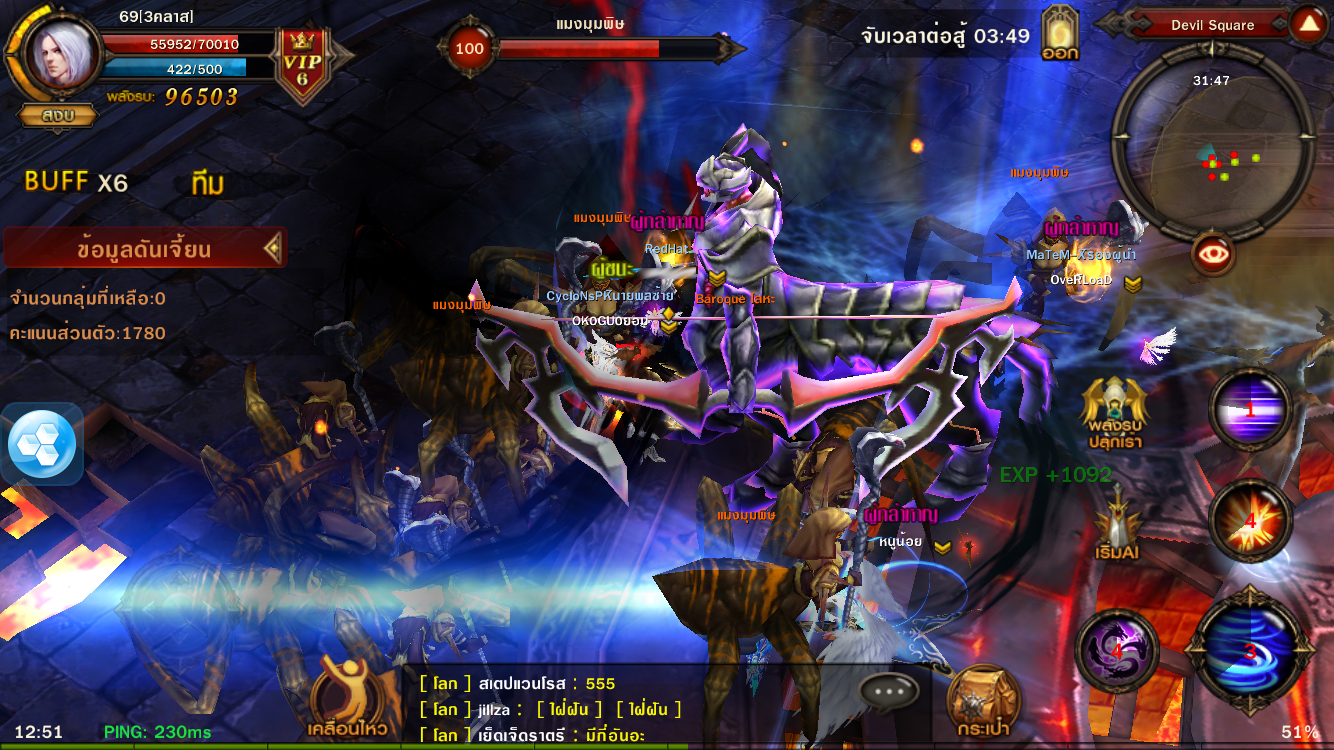Exit dungeon with the ออก button
The image size is (1334, 750).
click(x=1060, y=34)
